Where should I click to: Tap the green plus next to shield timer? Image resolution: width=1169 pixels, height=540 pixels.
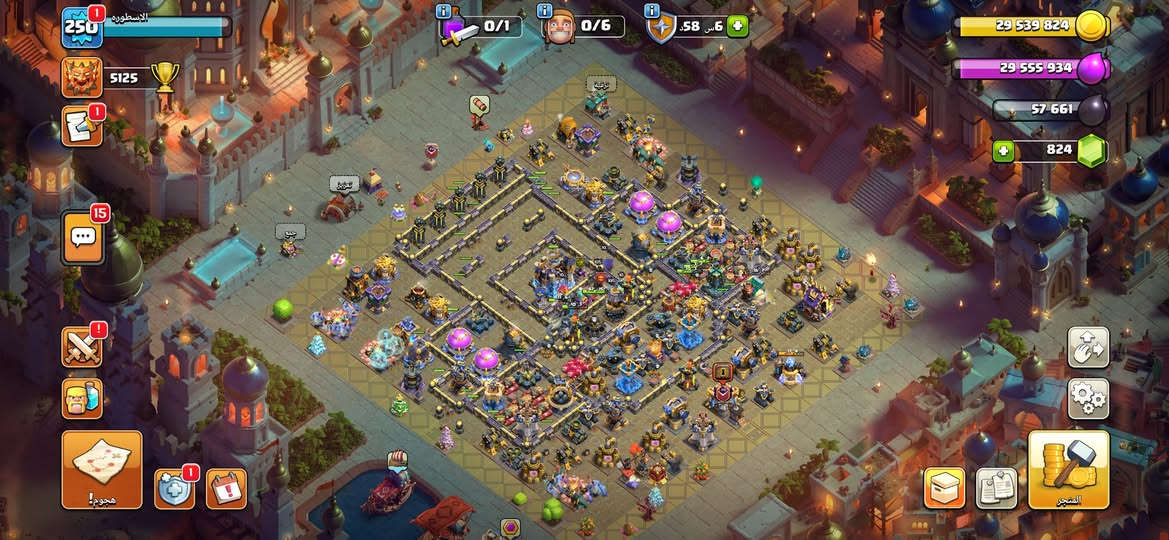pyautogui.click(x=738, y=26)
